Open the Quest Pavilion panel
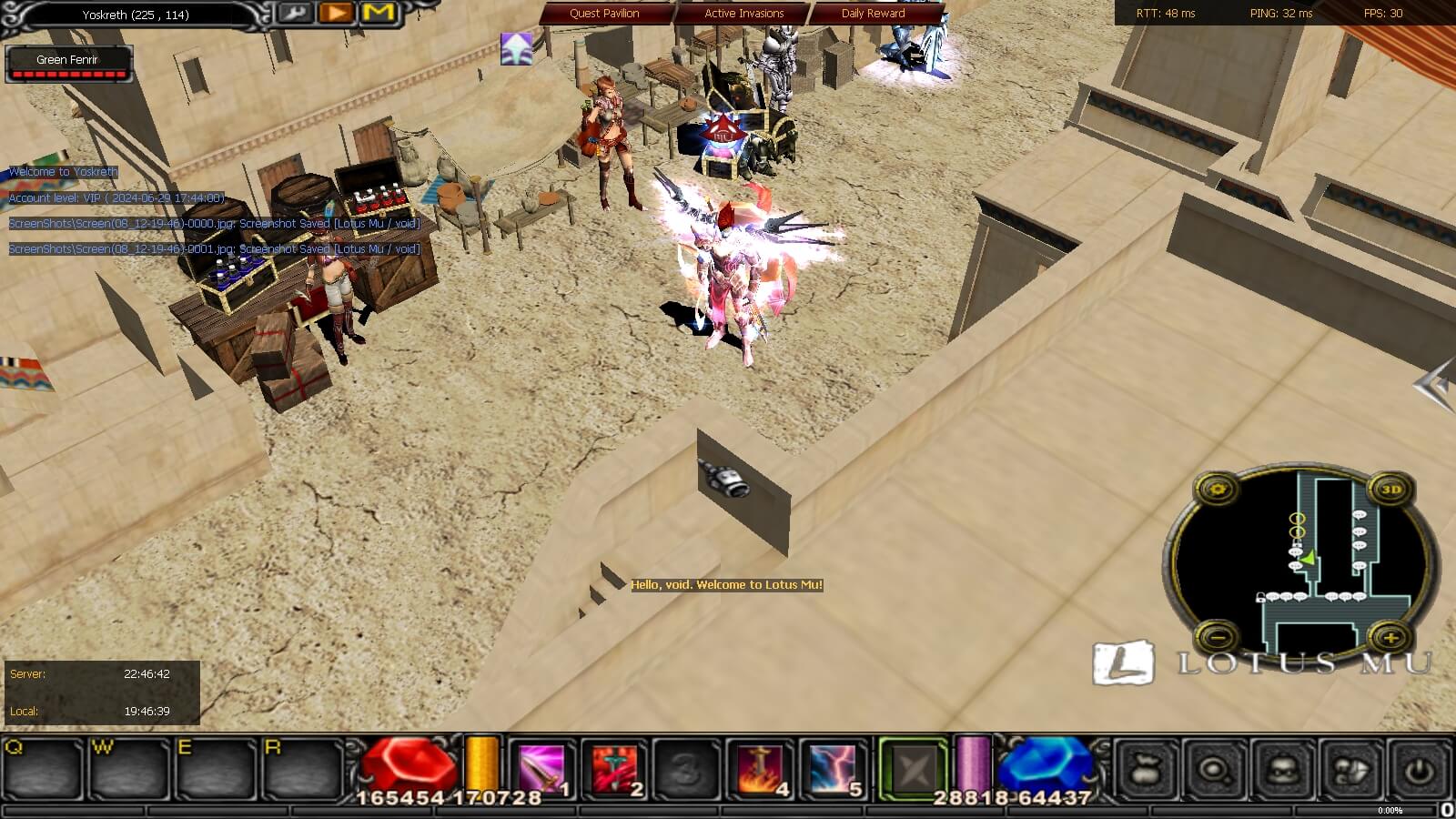The width and height of the screenshot is (1456, 819). pos(604,14)
